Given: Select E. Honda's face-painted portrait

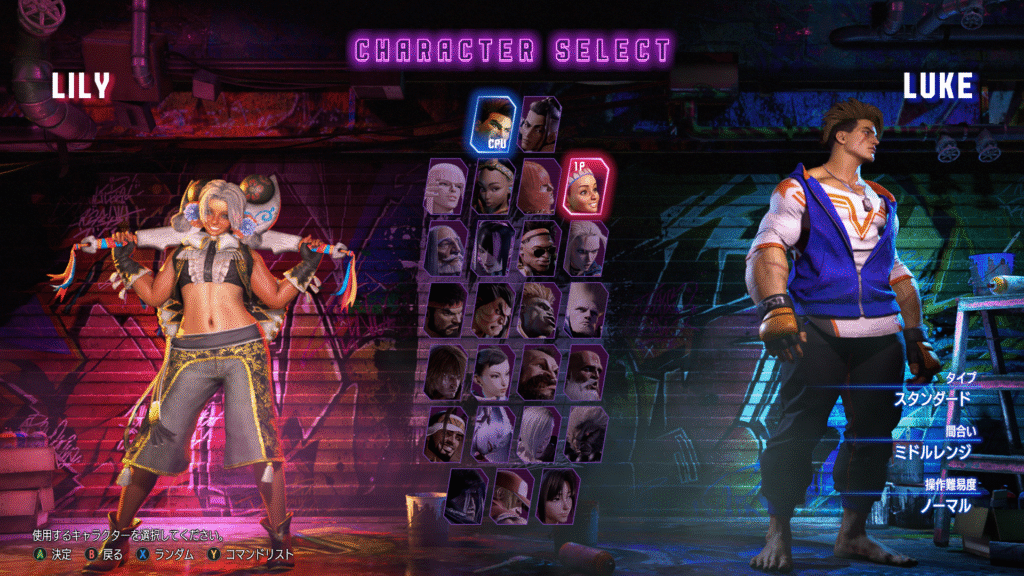Looking at the screenshot, I should click(x=494, y=310).
